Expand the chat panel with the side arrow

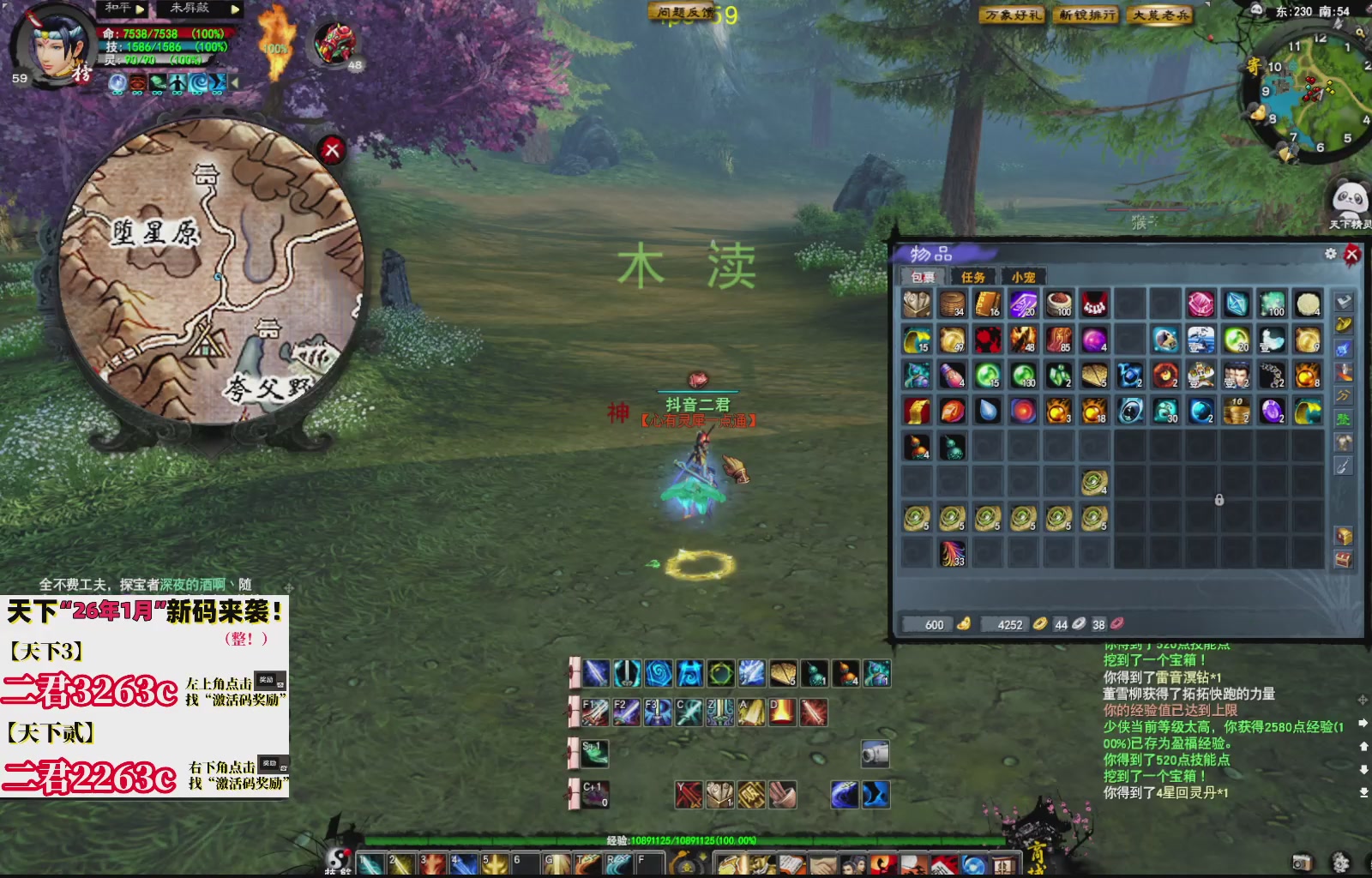[x=1363, y=723]
